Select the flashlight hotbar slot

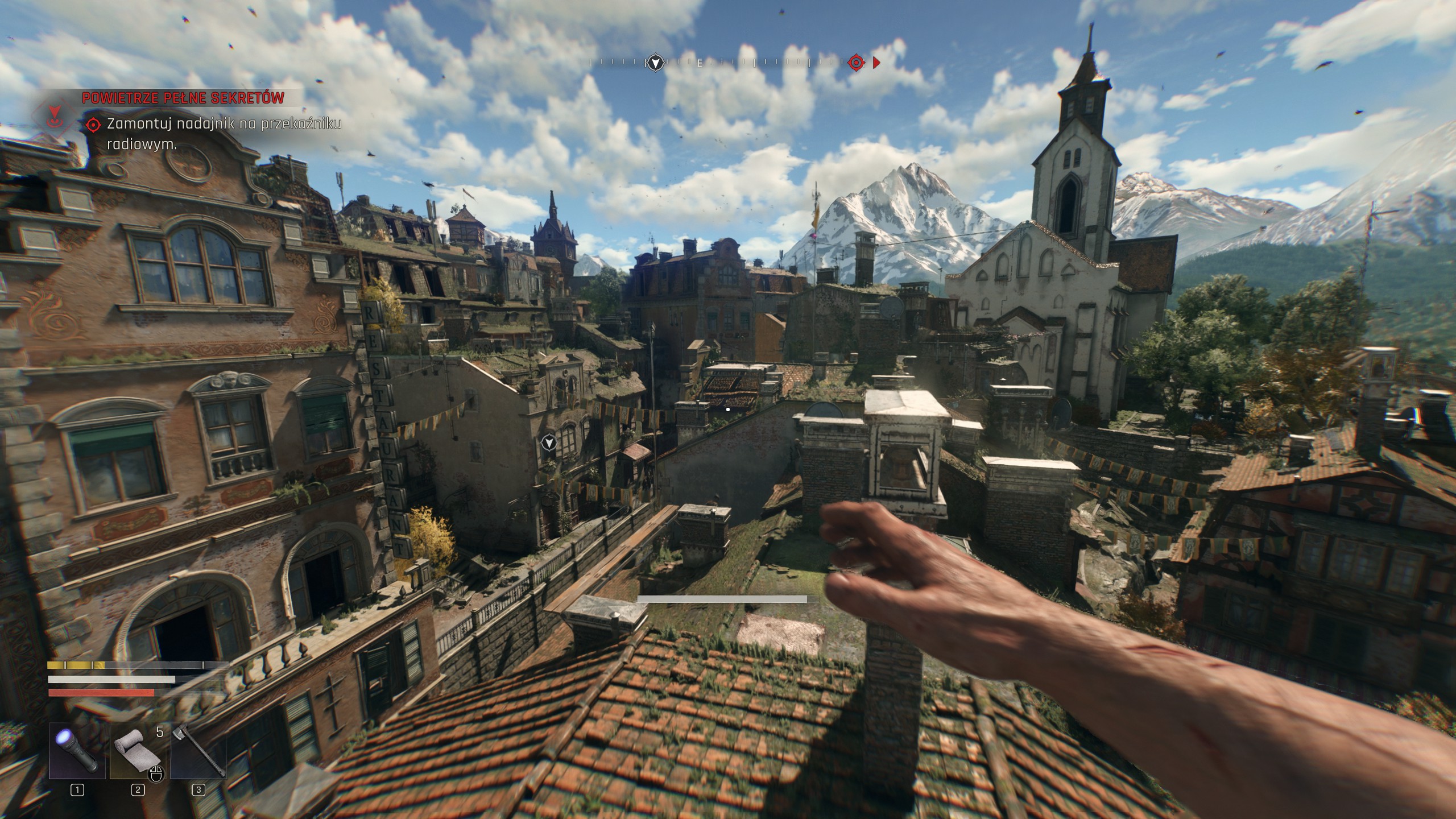(x=77, y=750)
